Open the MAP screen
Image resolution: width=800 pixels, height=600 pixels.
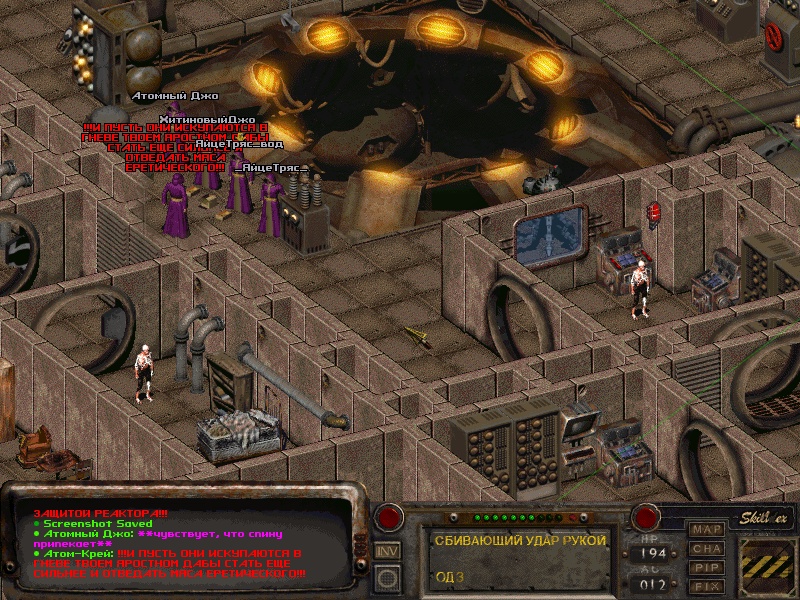[708, 529]
